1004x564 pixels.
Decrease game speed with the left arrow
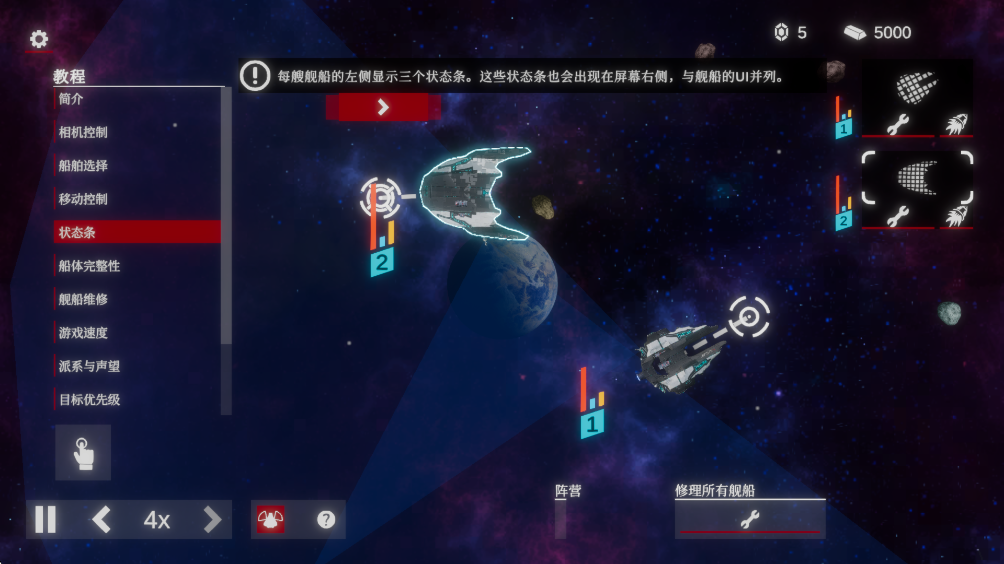click(101, 520)
